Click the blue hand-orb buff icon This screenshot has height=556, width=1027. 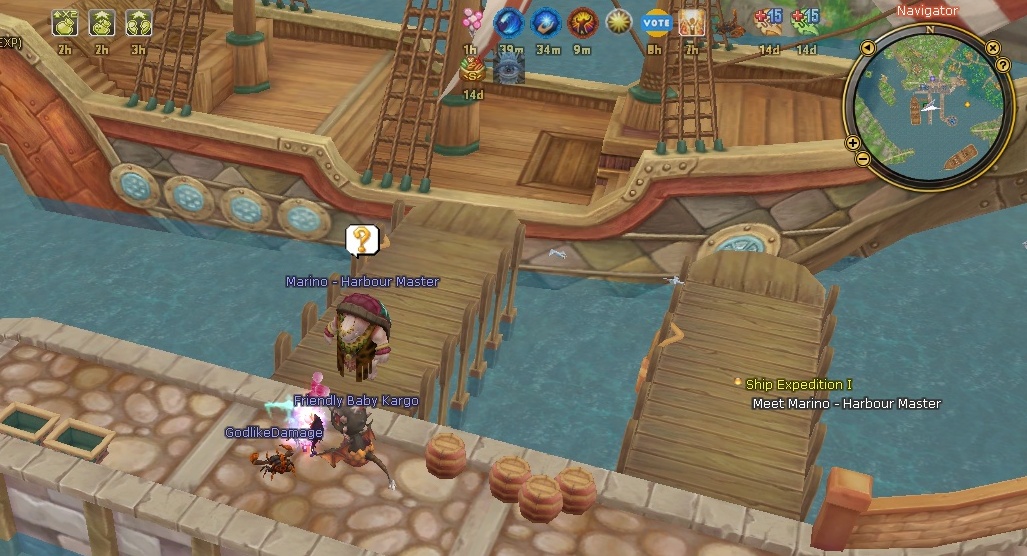pos(545,21)
